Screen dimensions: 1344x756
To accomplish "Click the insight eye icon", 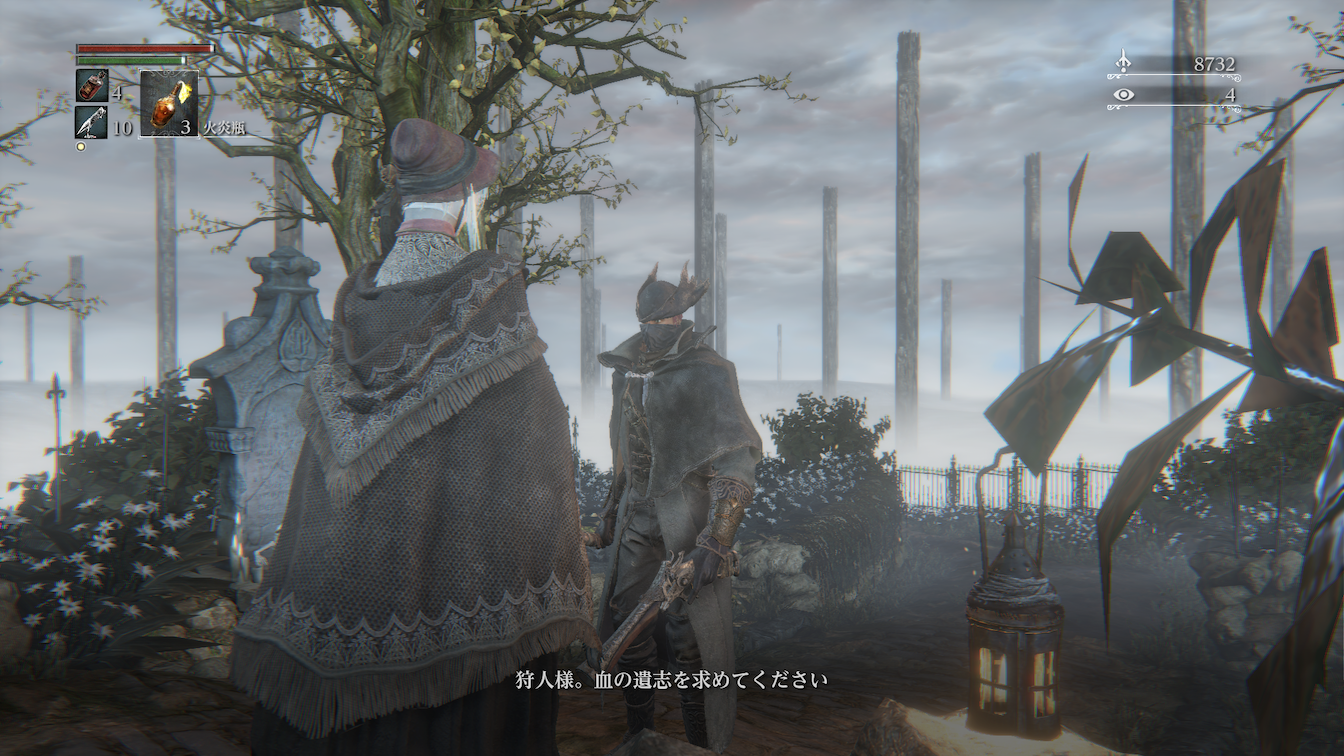I will (1124, 95).
